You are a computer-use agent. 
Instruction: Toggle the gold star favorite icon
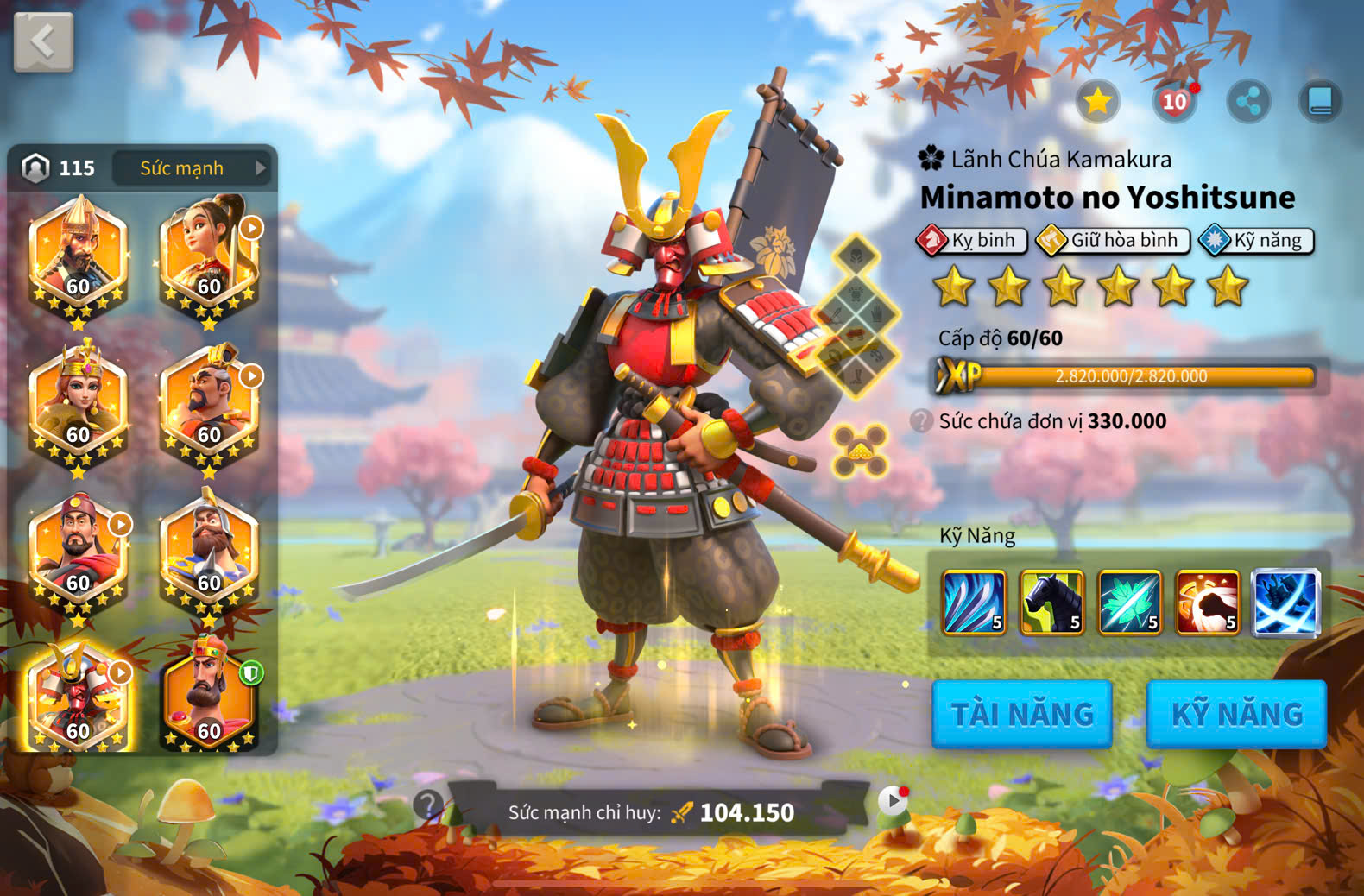pos(1097,102)
